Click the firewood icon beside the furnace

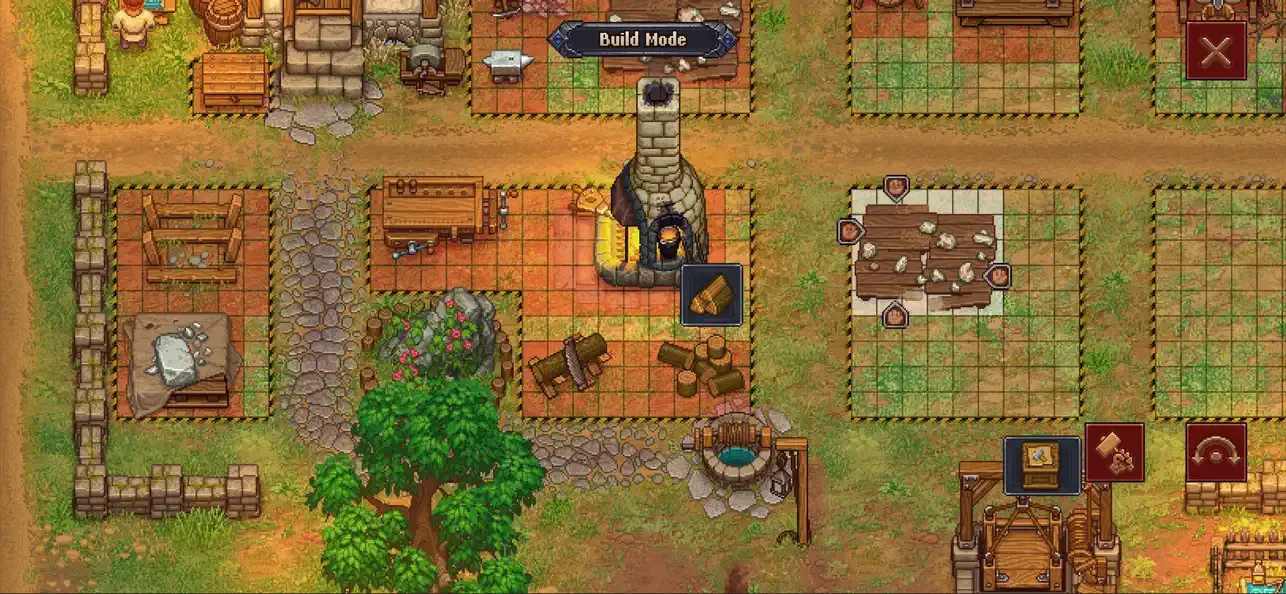[711, 295]
